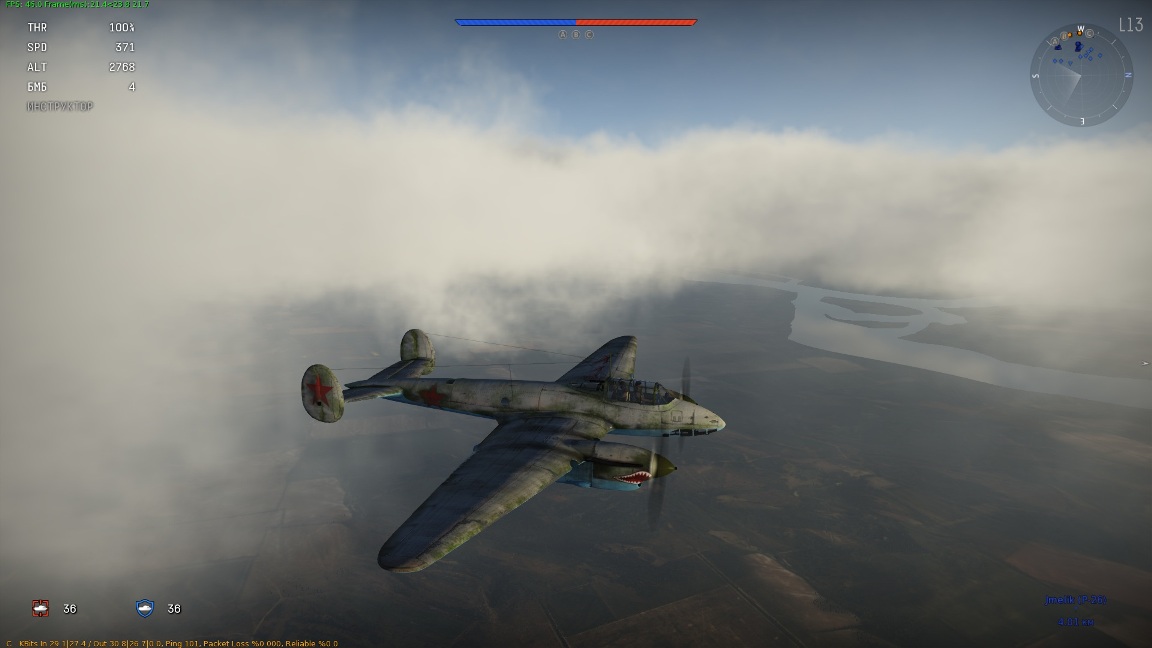Screen dimensions: 1152x648
Task: Select capture point A under the ticket bar
Action: point(562,34)
